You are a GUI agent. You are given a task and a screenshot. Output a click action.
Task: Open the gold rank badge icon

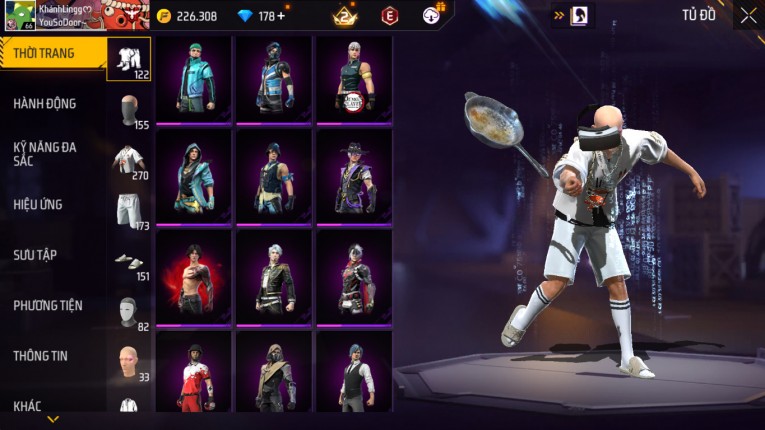[344, 16]
